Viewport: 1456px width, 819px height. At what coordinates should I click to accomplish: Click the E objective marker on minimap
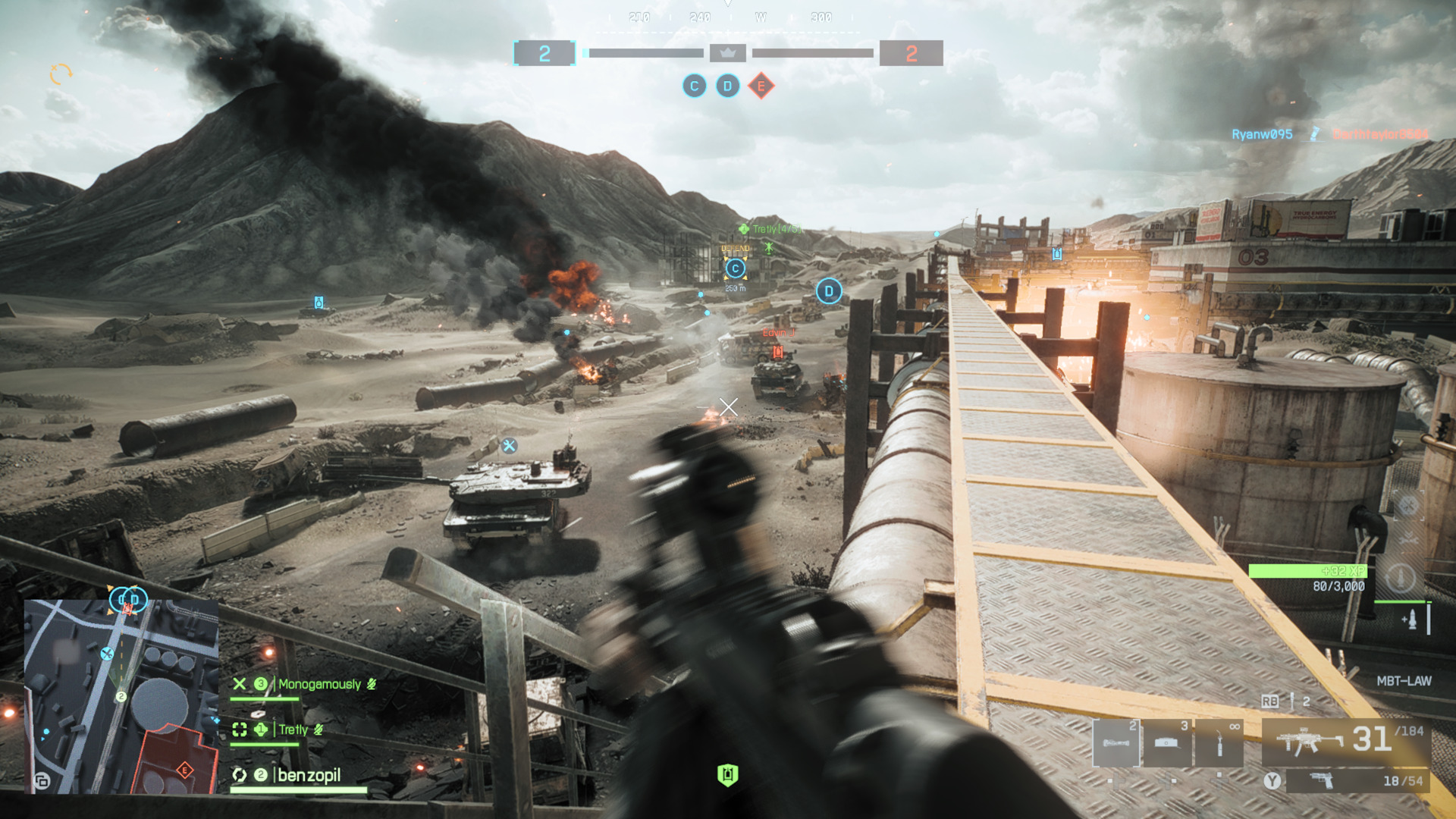point(184,770)
